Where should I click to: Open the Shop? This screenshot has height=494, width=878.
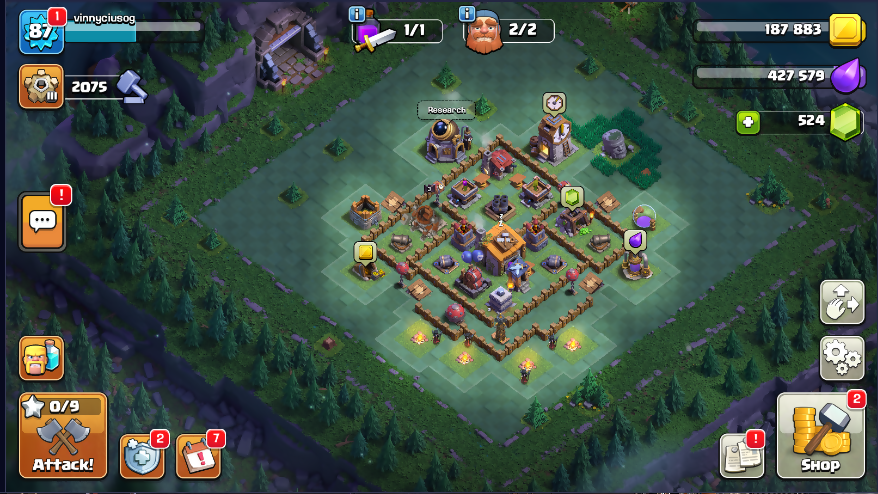819,436
